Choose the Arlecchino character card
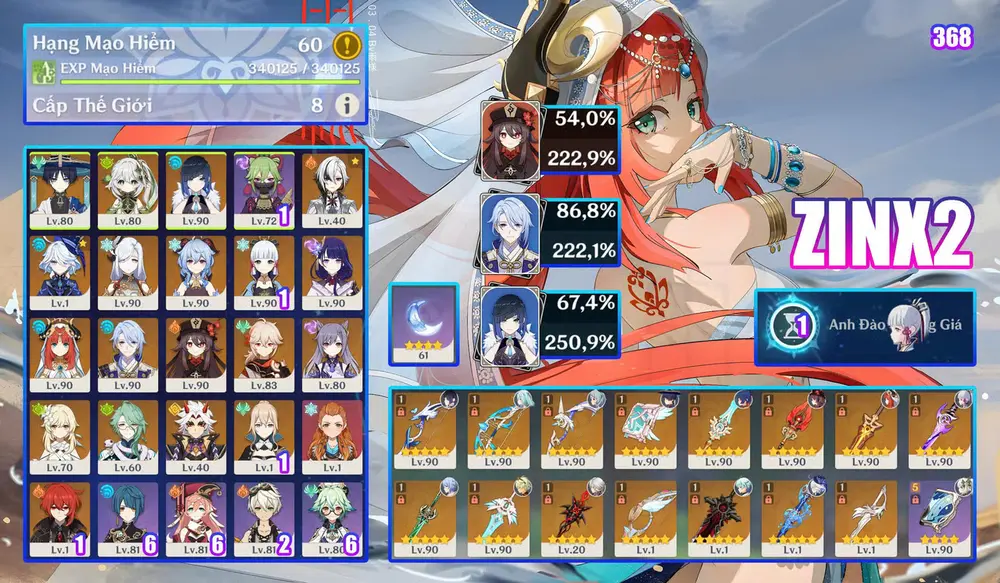 pyautogui.click(x=329, y=188)
